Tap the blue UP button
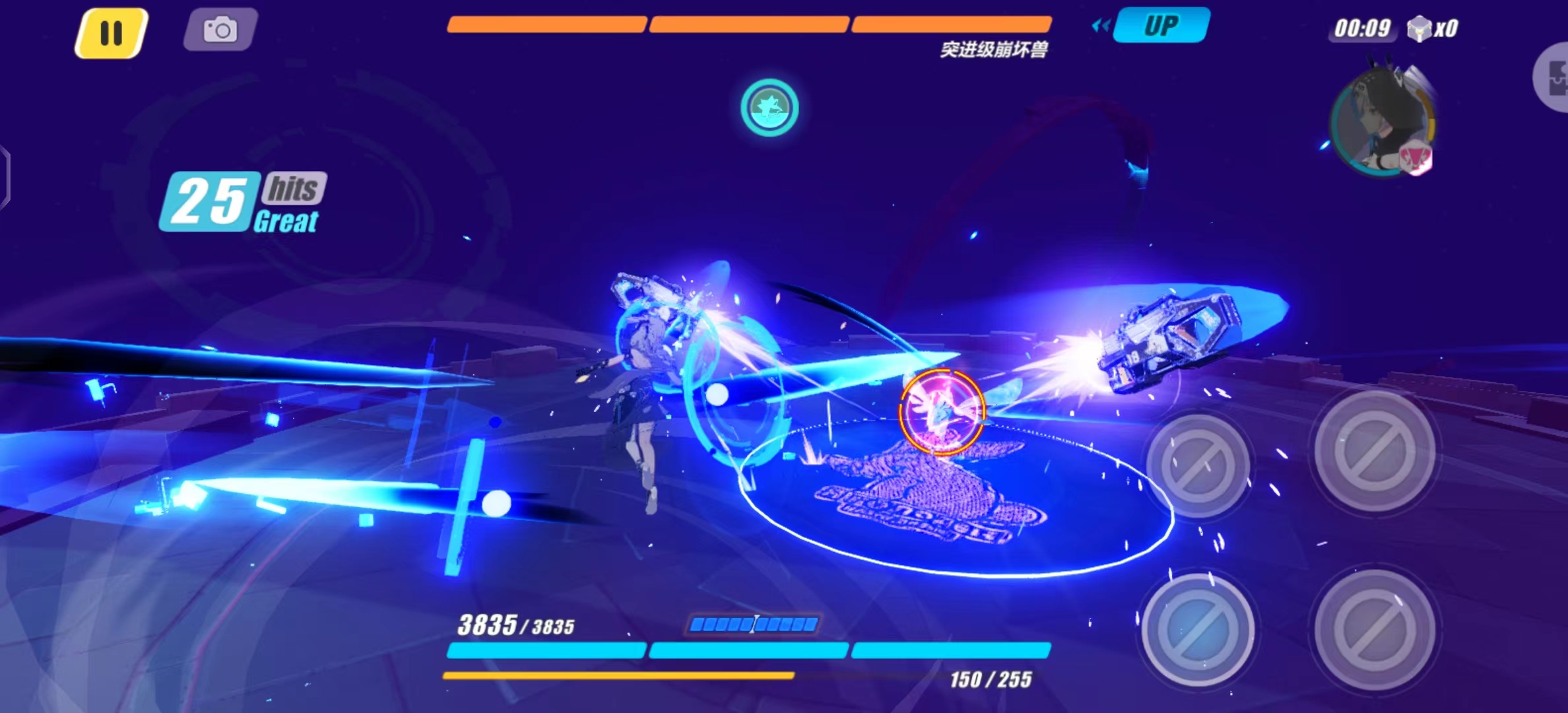Screen dimensions: 1568x713 point(1161,26)
